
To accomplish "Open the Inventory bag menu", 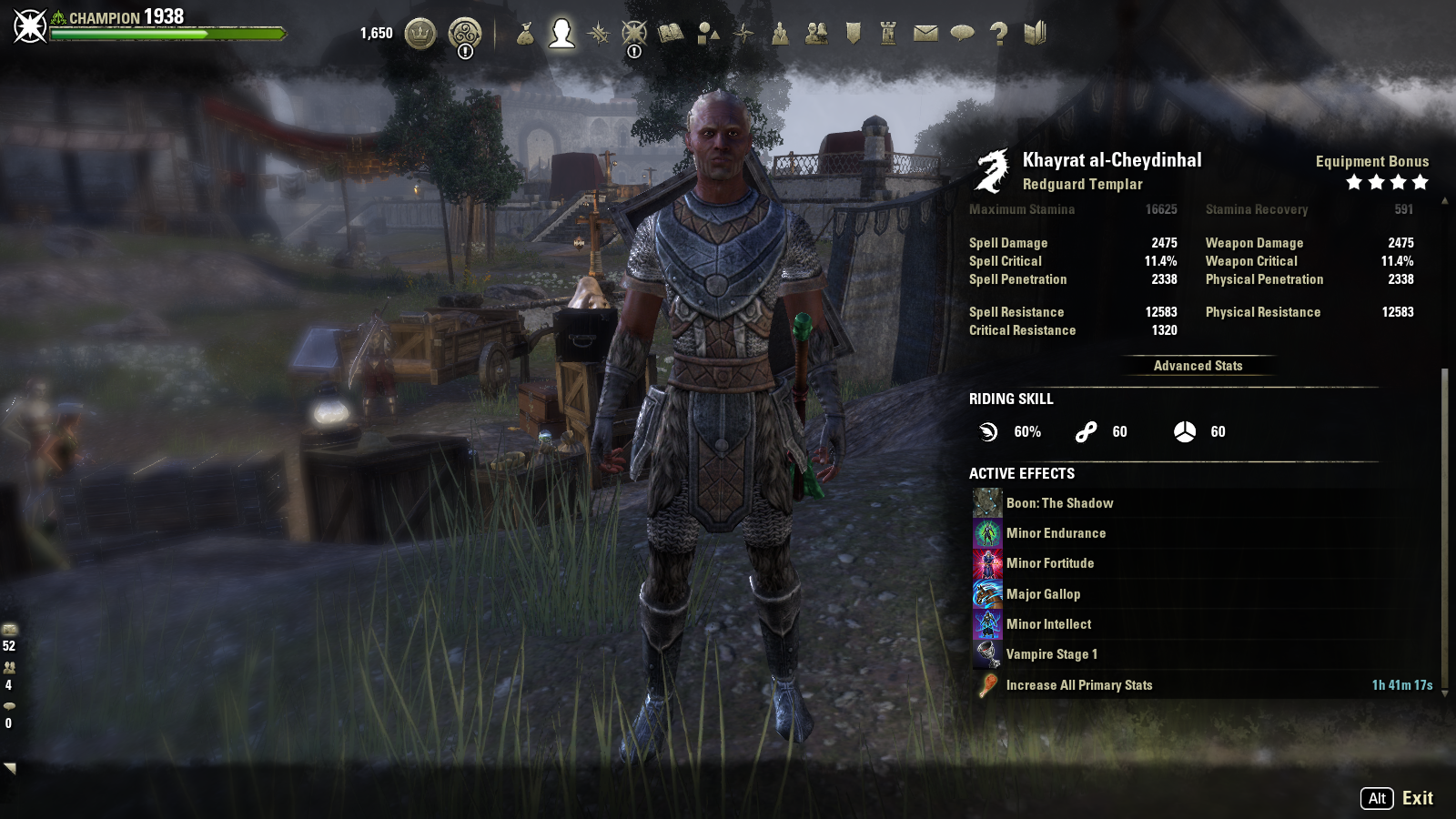I will [525, 35].
